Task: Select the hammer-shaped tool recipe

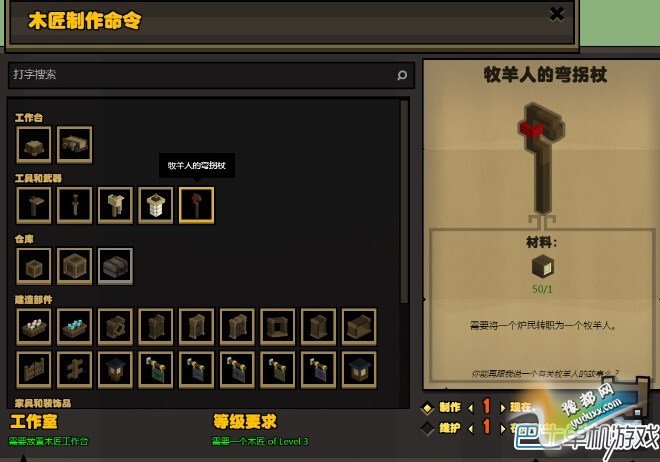Action: click(x=34, y=206)
